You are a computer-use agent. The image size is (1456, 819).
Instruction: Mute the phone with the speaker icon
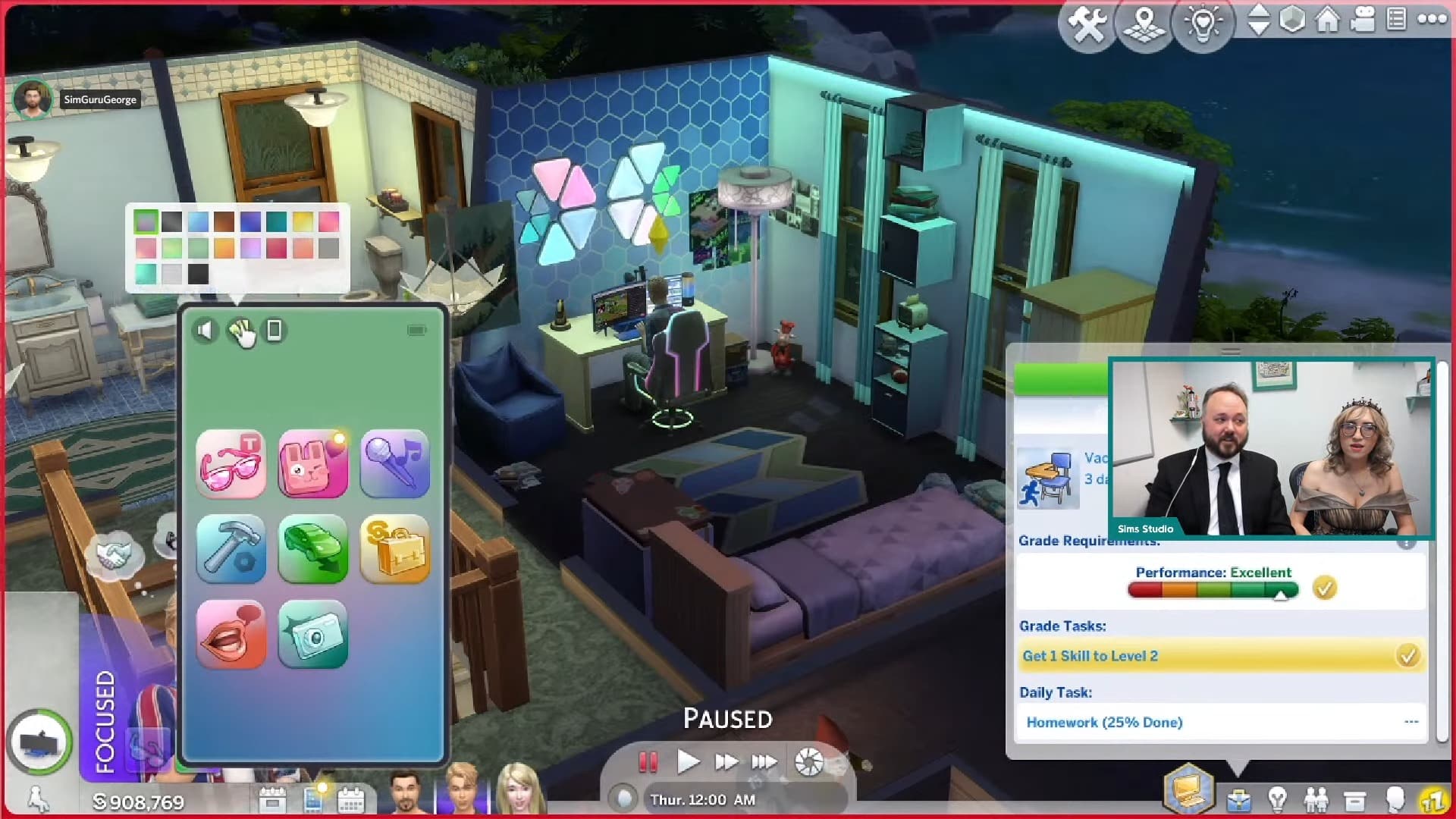(205, 330)
